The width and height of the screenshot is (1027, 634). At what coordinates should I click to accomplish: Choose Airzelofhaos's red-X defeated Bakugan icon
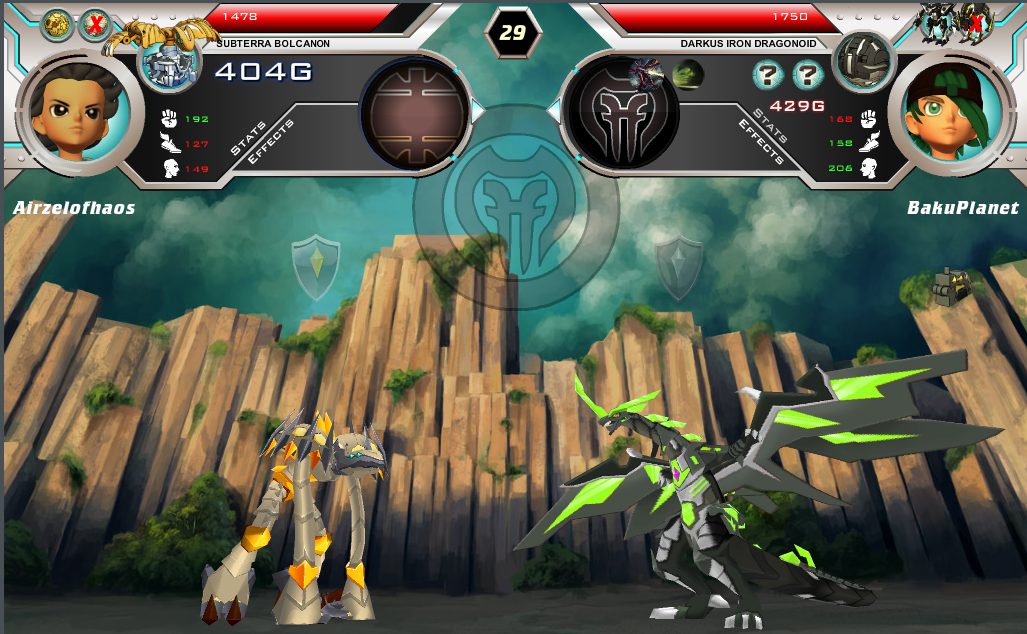pyautogui.click(x=95, y=25)
